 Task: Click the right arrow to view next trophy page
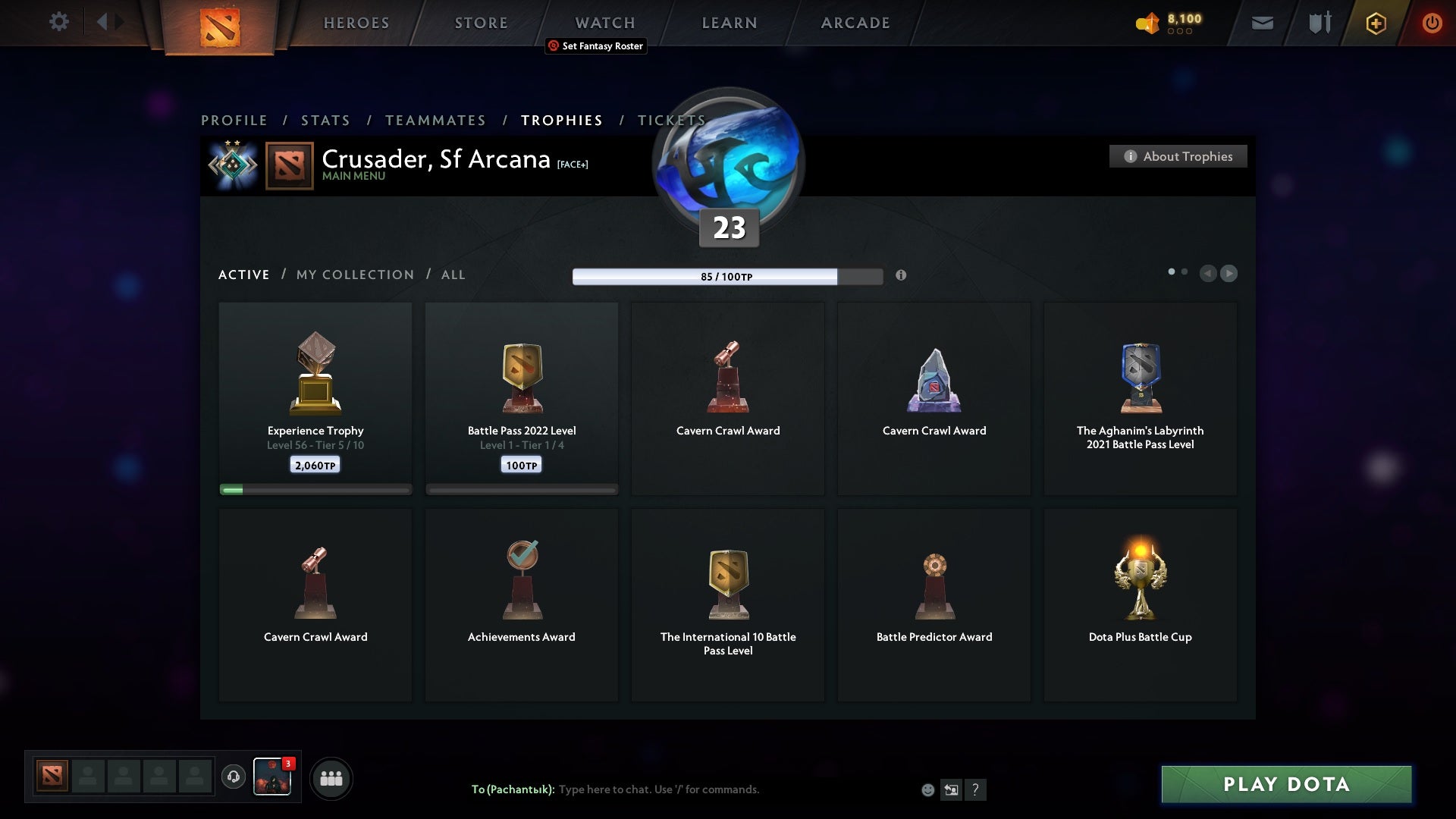[x=1229, y=274]
